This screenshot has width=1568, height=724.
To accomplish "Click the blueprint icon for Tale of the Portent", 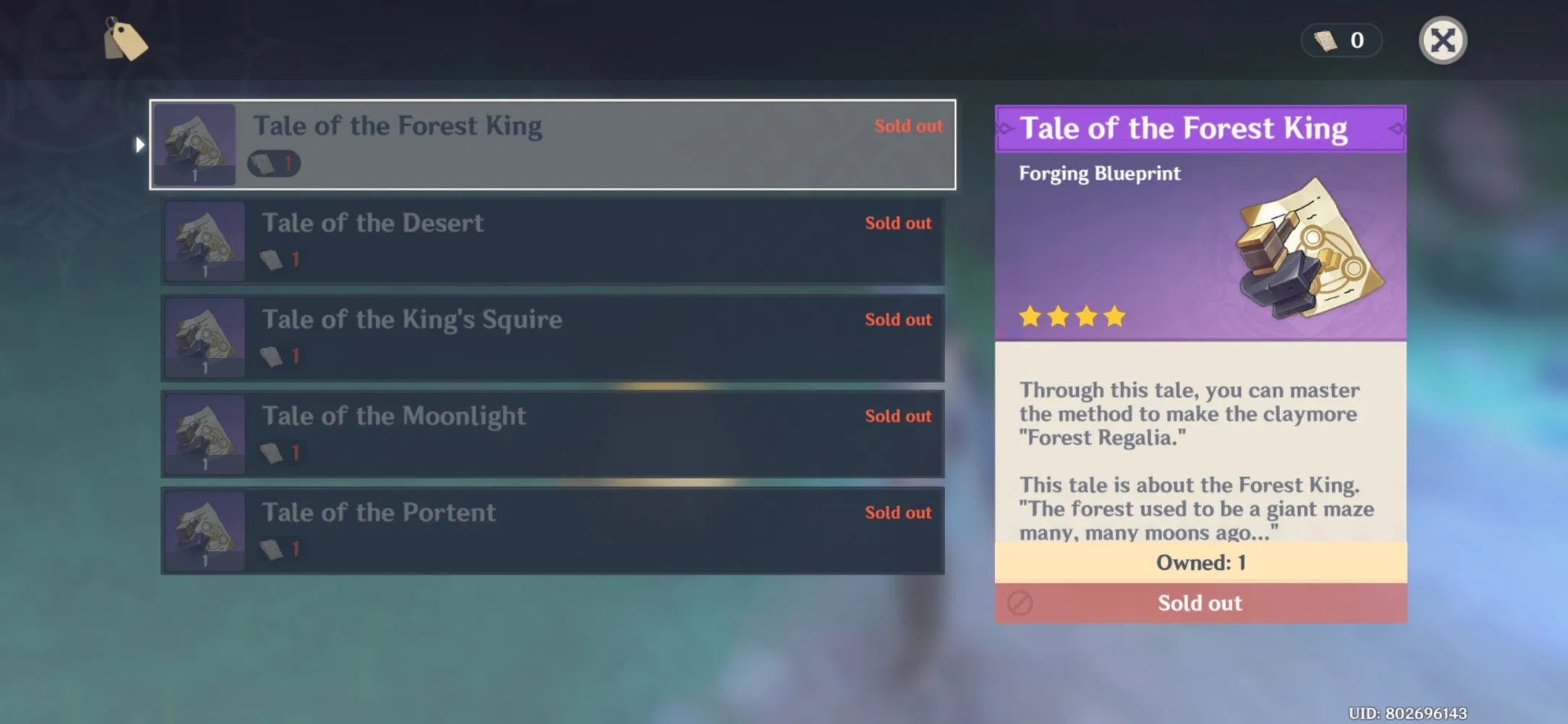I will click(x=205, y=529).
